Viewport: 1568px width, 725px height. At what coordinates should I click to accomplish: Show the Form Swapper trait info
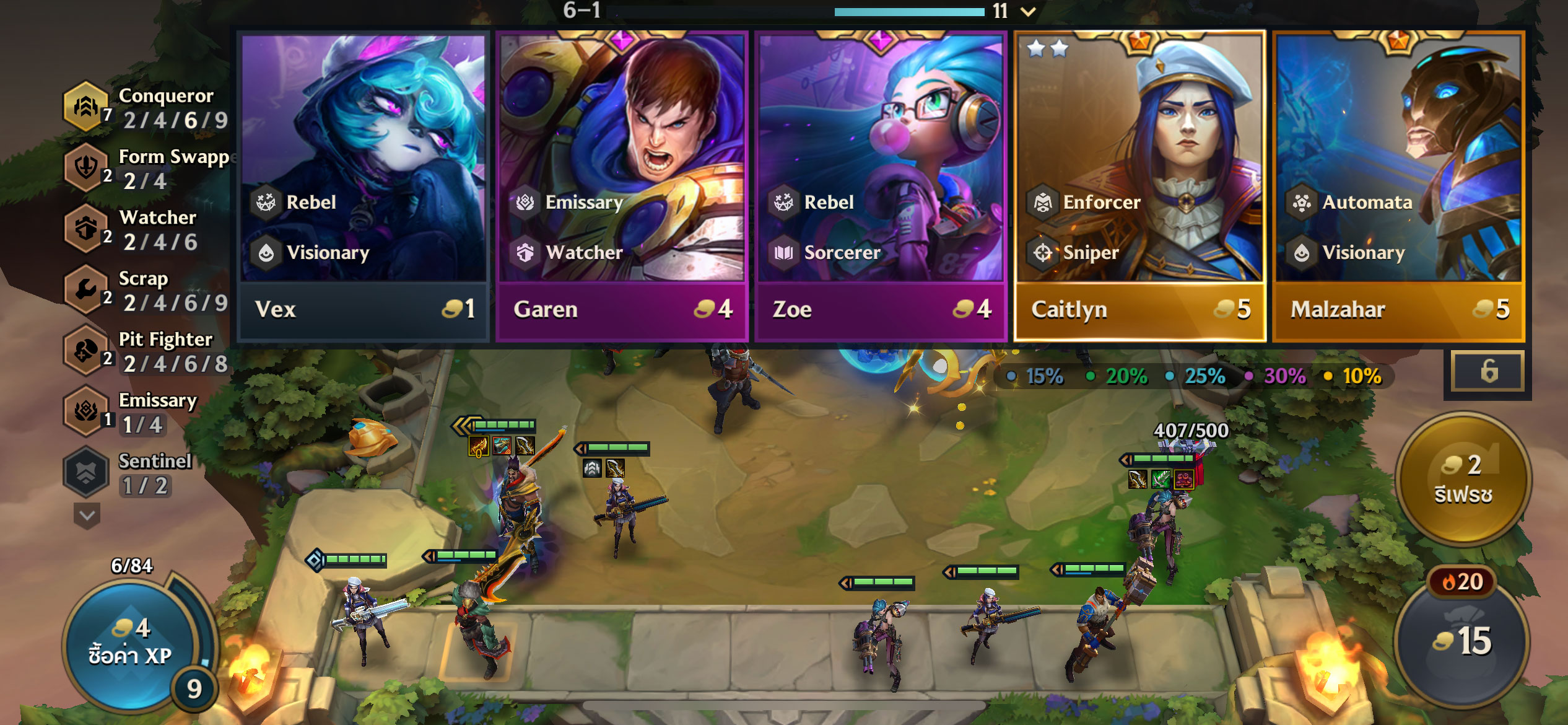tap(85, 167)
